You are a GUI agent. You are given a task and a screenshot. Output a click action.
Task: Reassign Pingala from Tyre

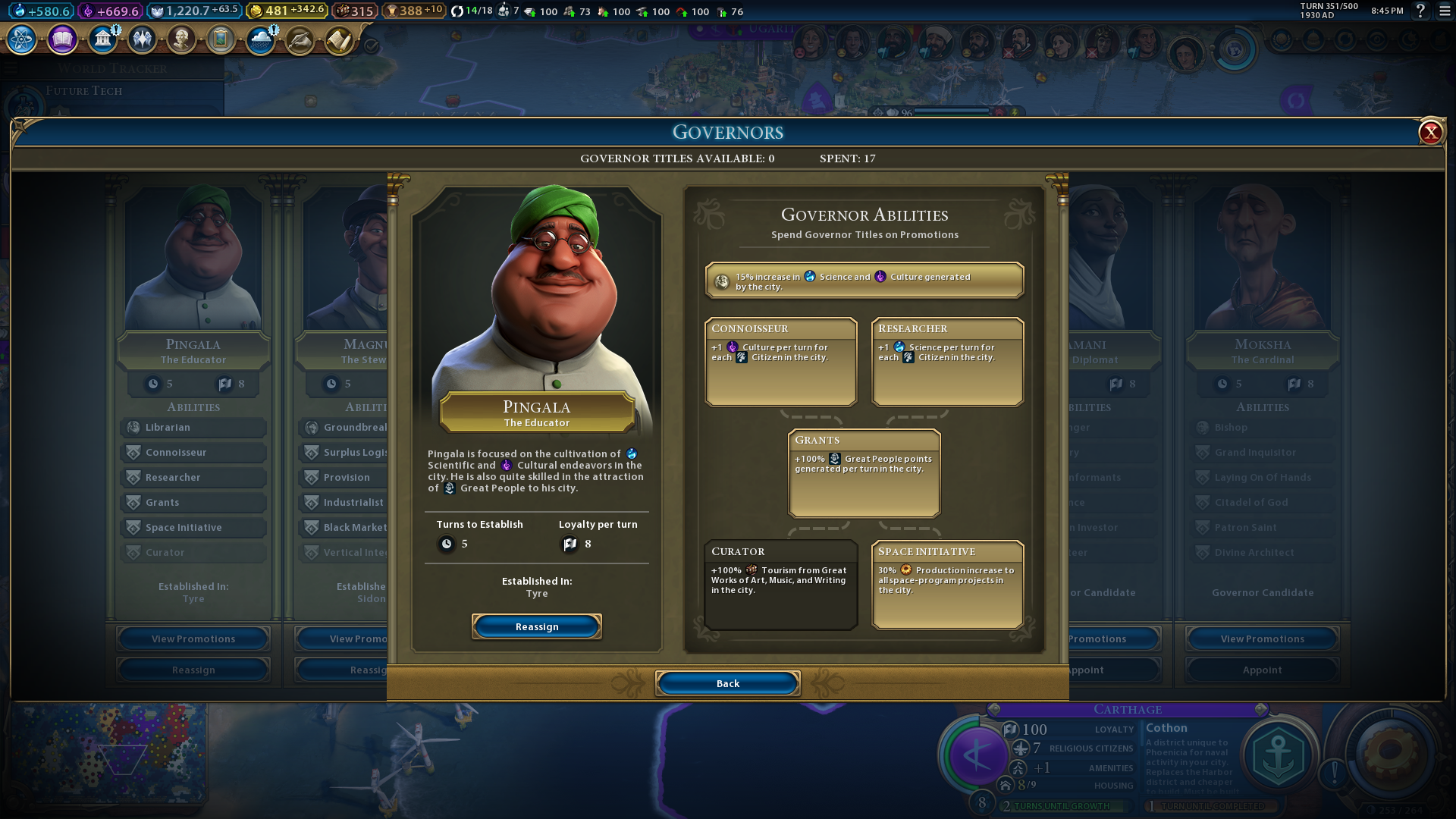point(536,626)
